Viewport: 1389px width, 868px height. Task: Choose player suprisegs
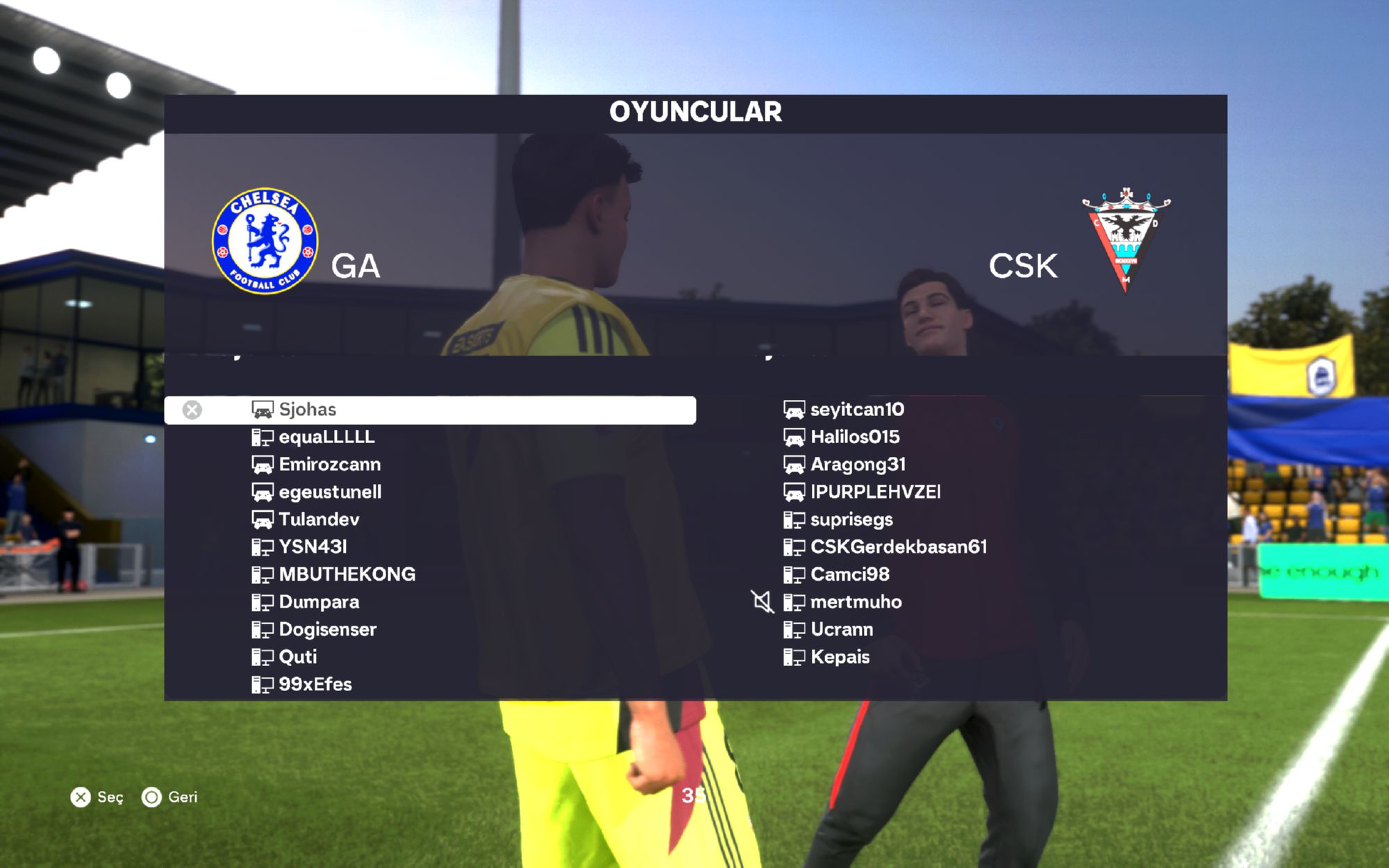[851, 519]
